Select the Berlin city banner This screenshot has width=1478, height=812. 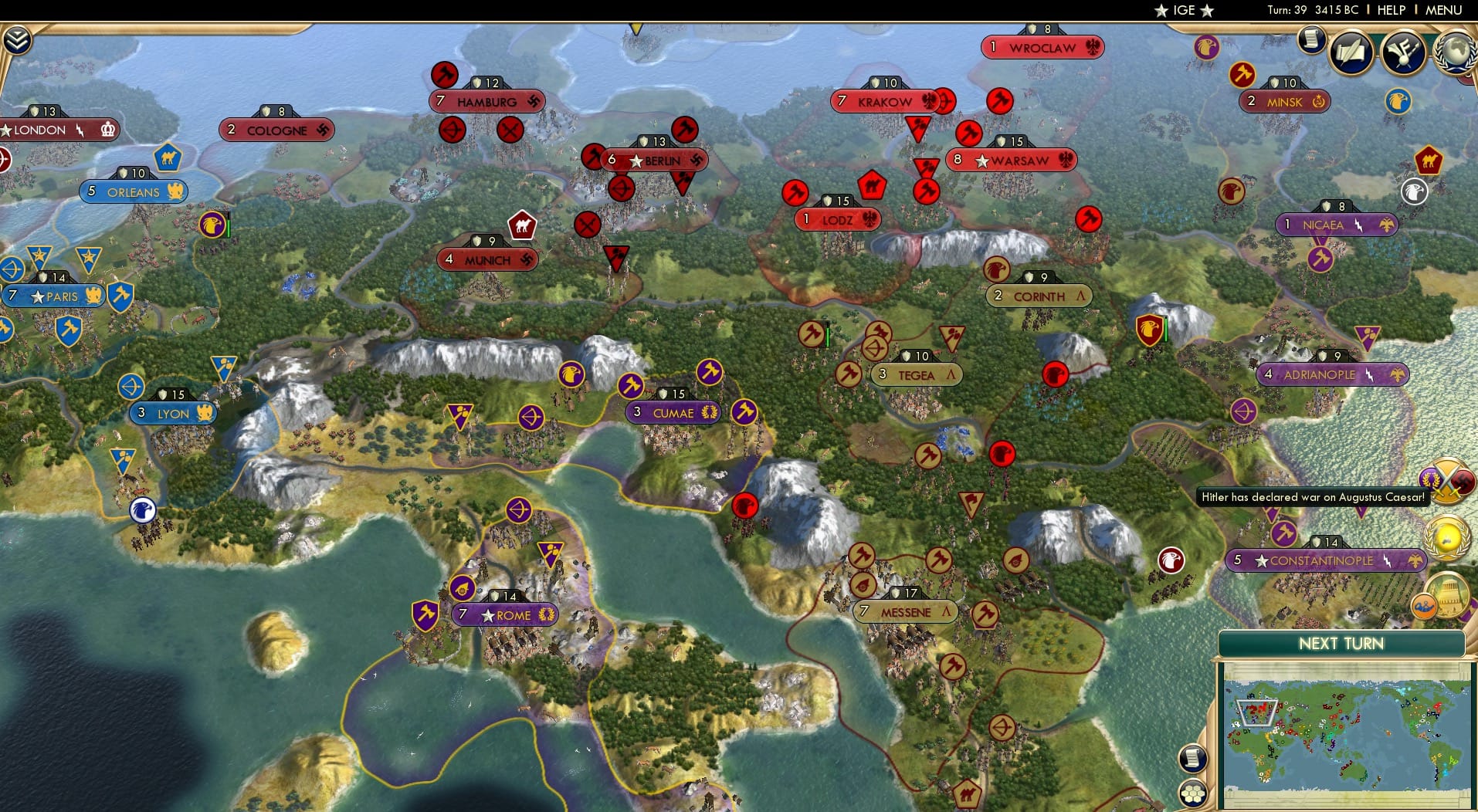click(x=655, y=161)
